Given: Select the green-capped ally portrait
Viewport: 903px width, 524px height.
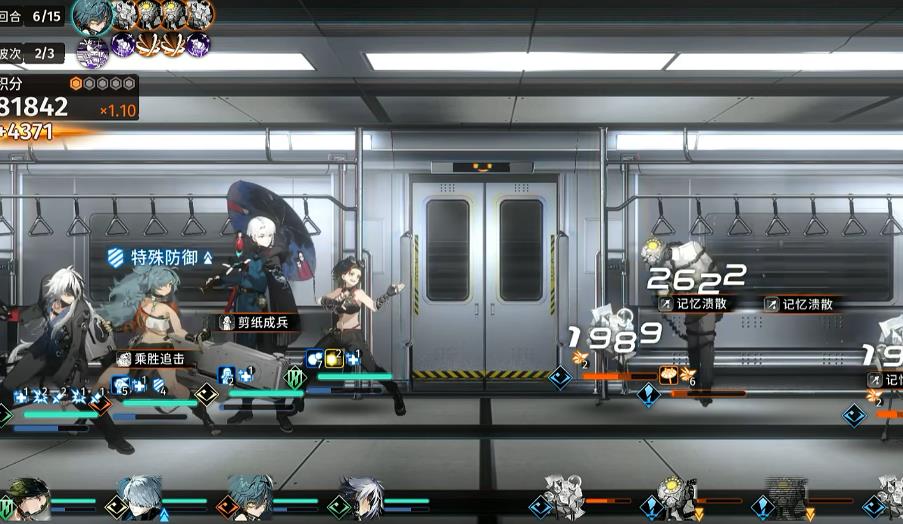Looking at the screenshot, I should coord(29,498).
